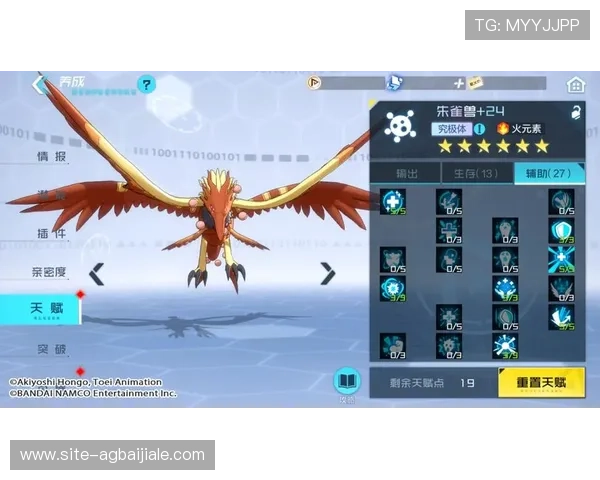This screenshot has width=600, height=480.
Task: Show the next Digimon with right arrow
Action: pyautogui.click(x=327, y=273)
